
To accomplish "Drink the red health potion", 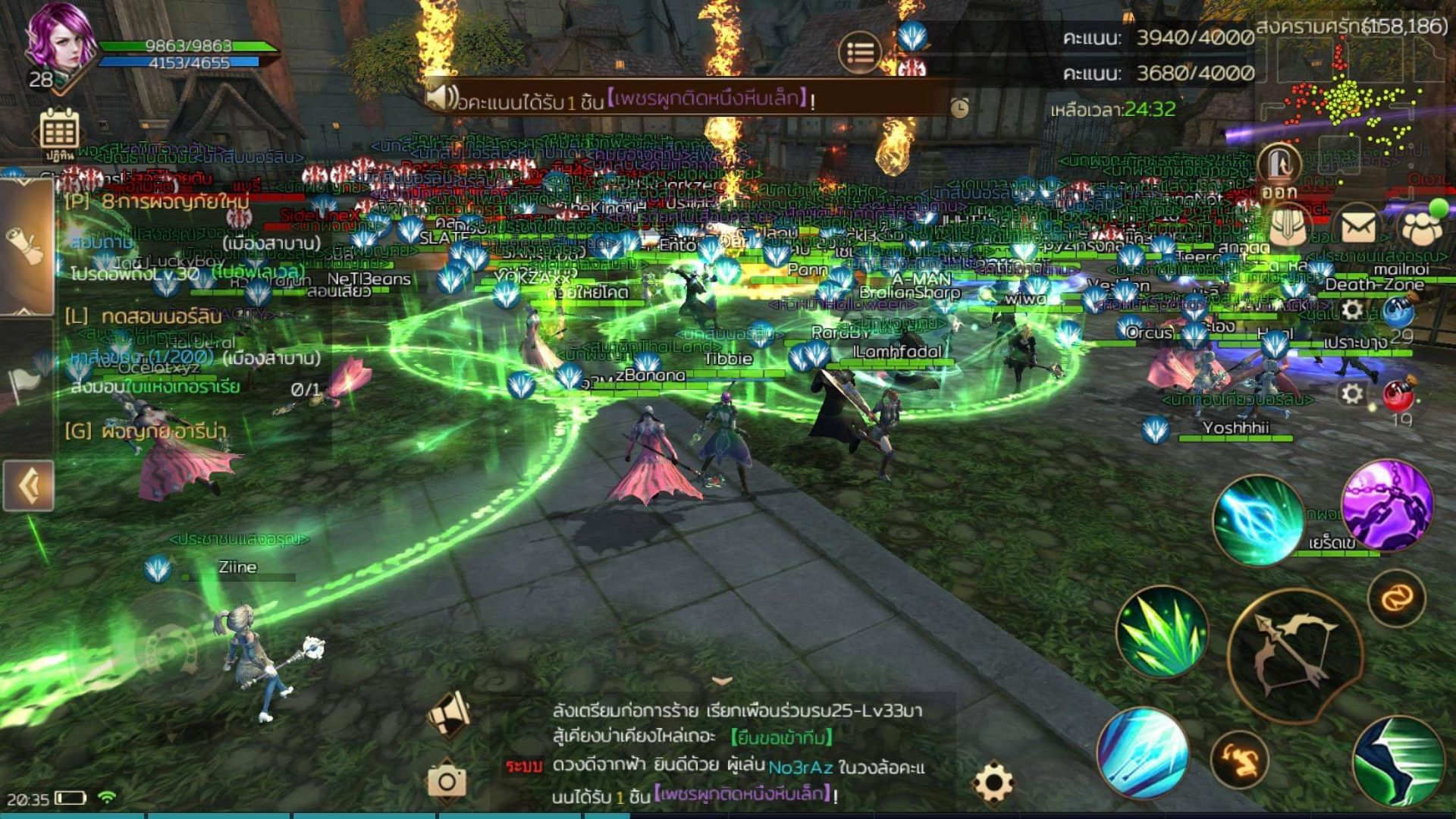I will point(1400,396).
